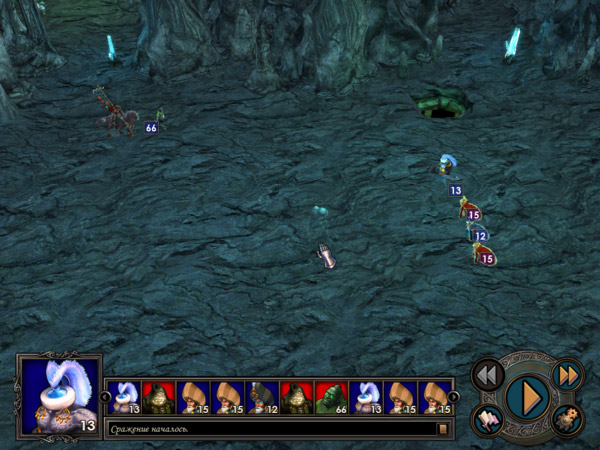This screenshot has height=450, width=600.
Task: Open the gears options button
Action: (566, 420)
